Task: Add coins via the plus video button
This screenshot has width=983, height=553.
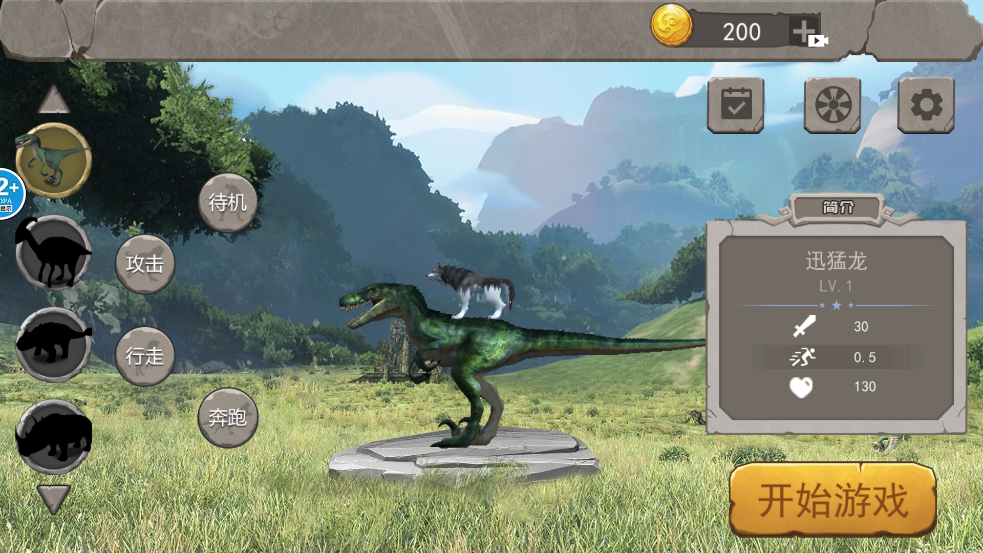Action: [806, 31]
